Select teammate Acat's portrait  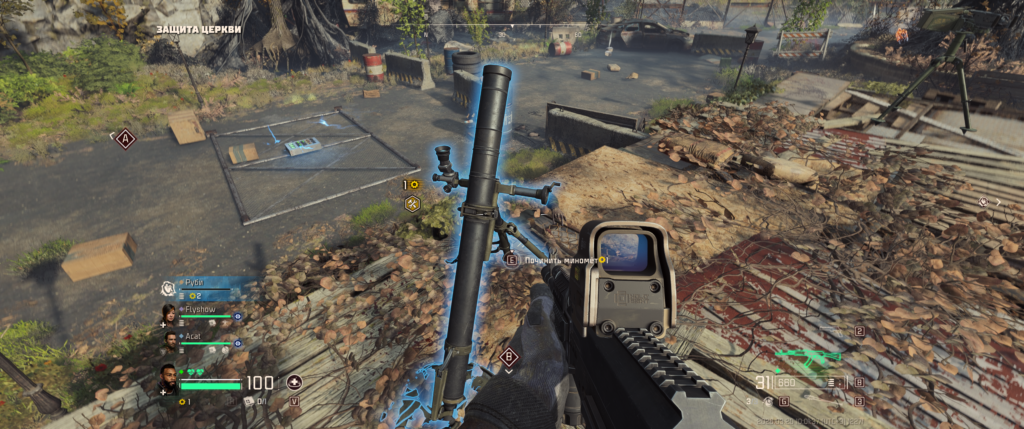[x=169, y=341]
